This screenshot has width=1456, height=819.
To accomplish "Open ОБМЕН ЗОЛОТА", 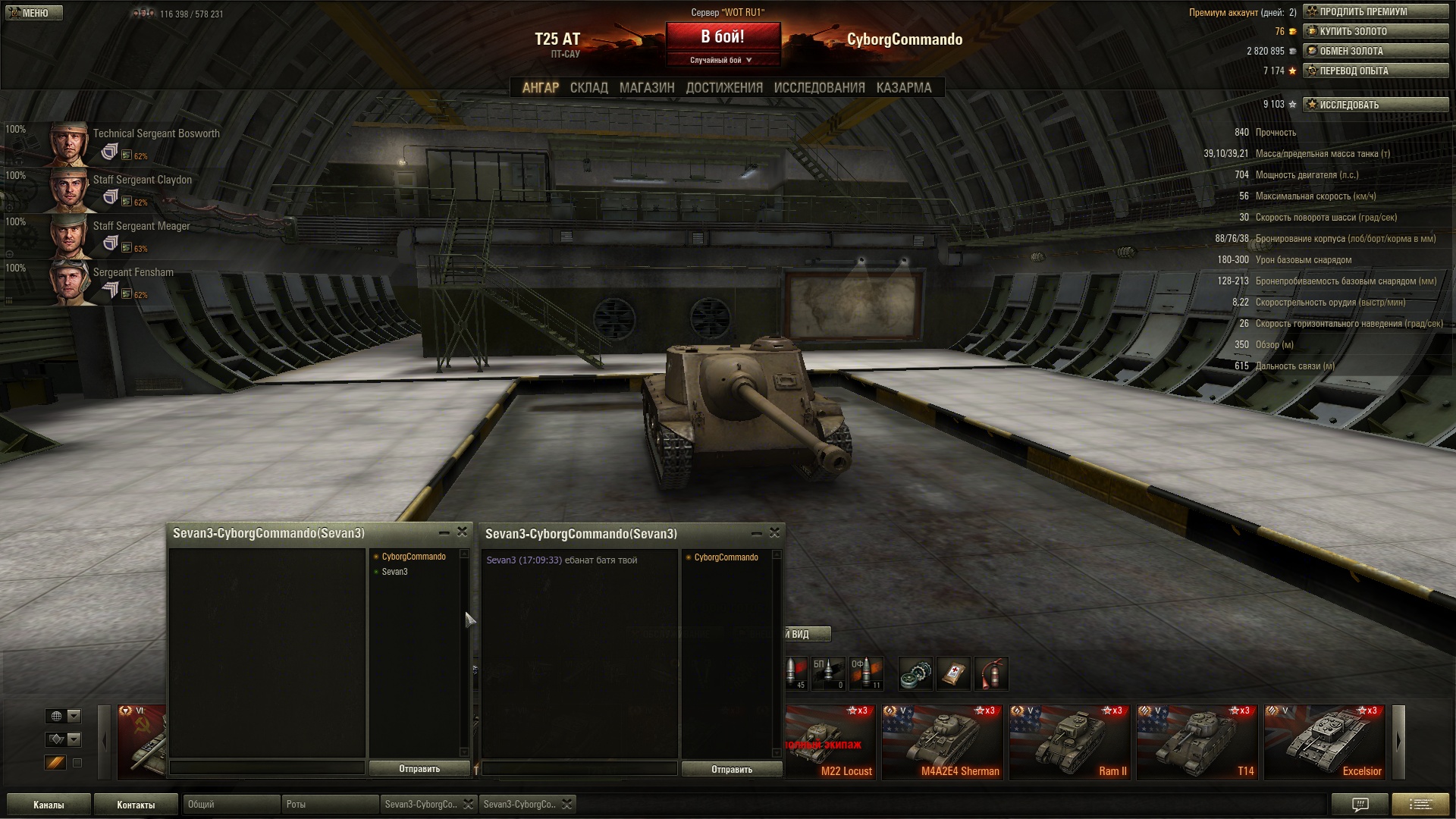I will point(1375,52).
